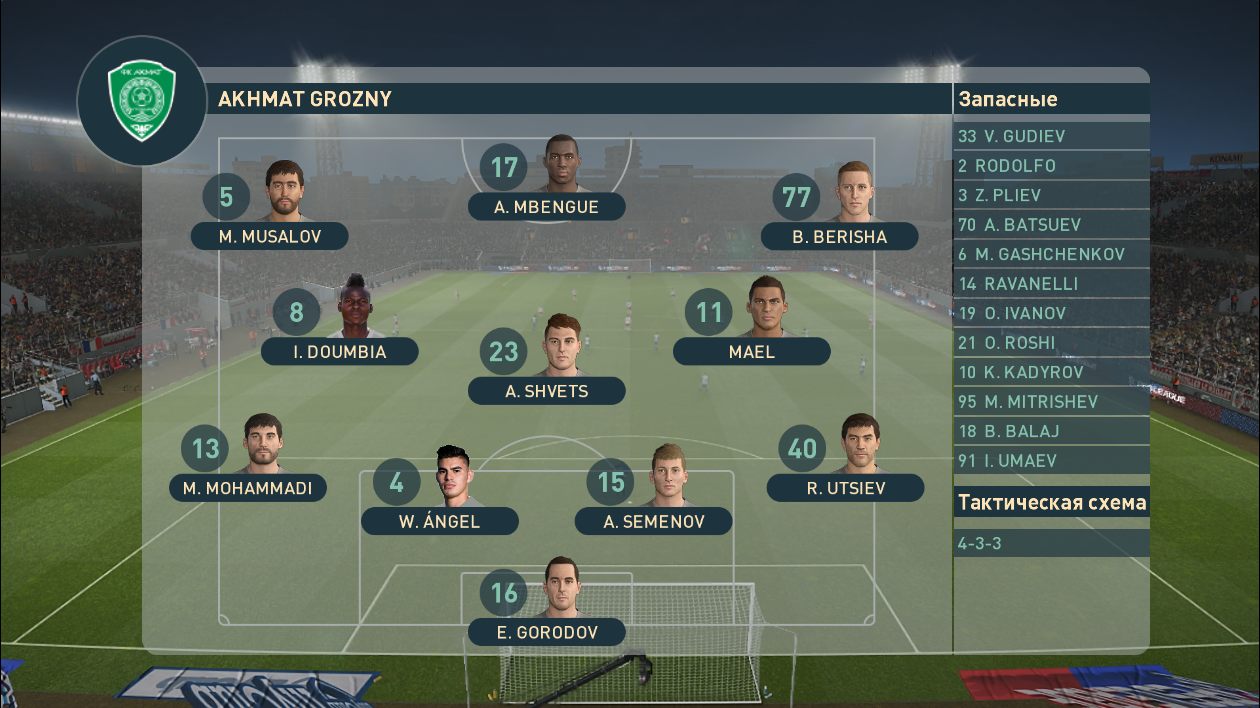Pick defender W. Ángel number 4
This screenshot has width=1260, height=708.
coord(439,521)
